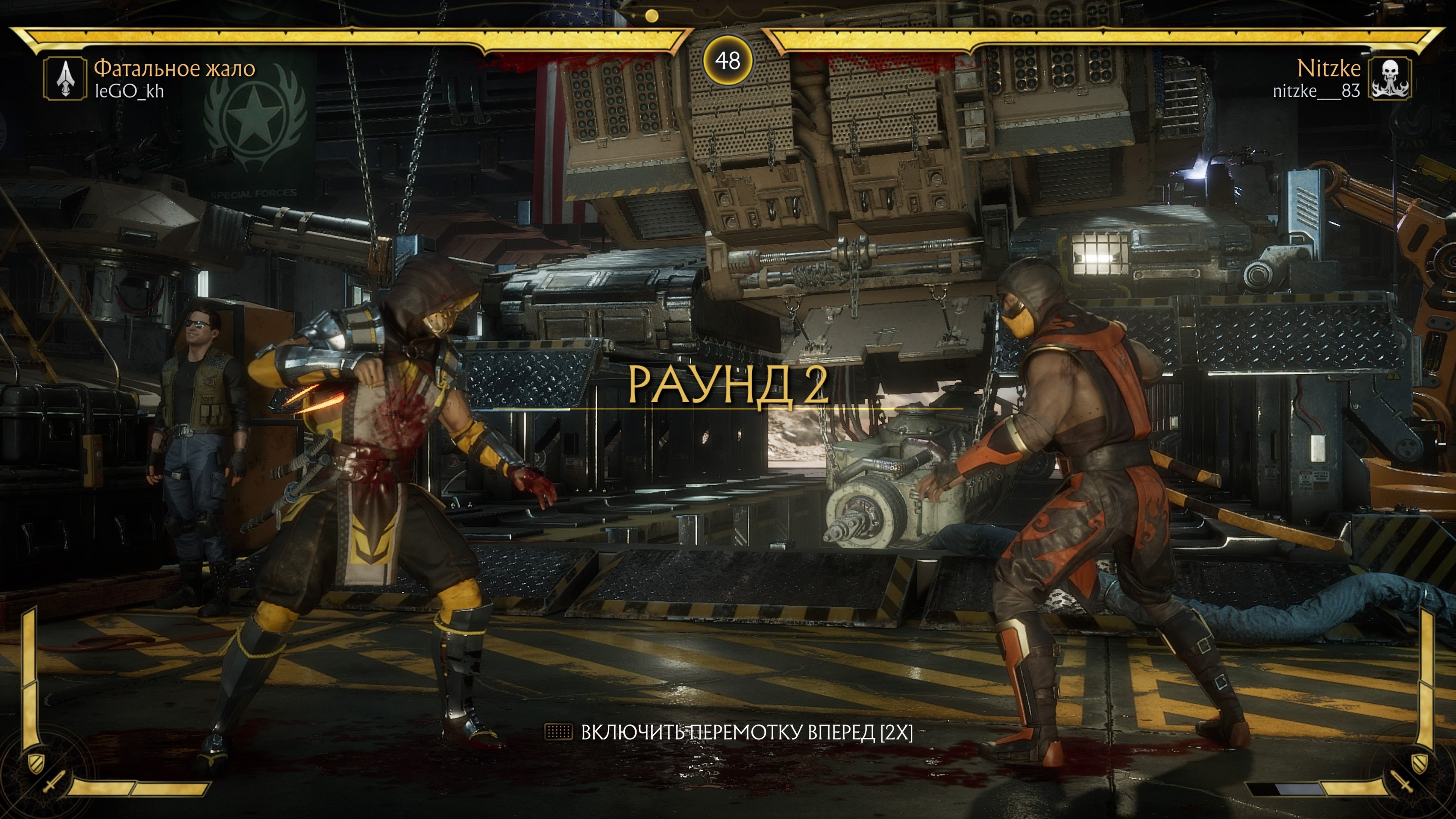This screenshot has width=1456, height=819.
Task: Click the spear variation icon beside Фатальное жало
Action: coord(66,78)
